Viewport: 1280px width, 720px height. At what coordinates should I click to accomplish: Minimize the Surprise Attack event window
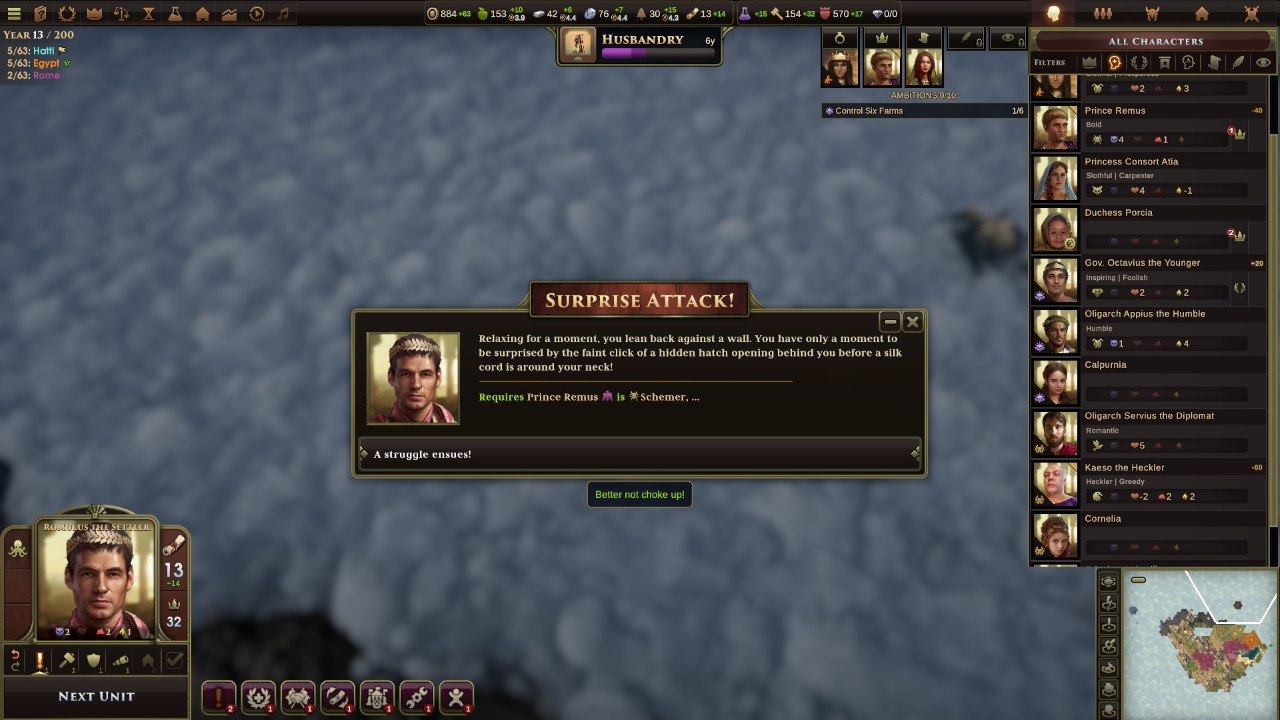pos(890,321)
